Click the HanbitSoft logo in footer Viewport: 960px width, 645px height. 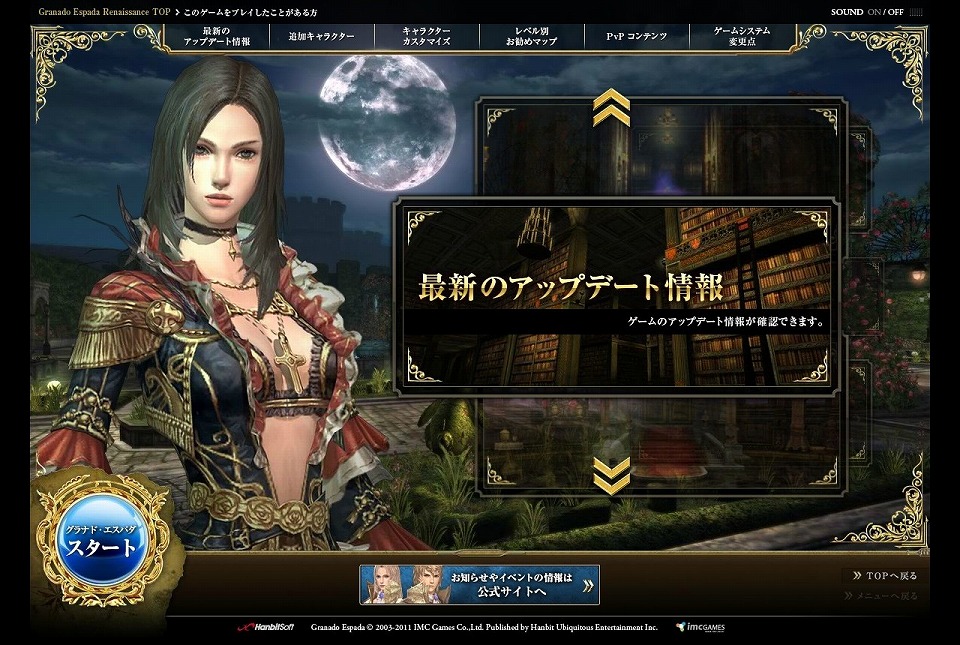[263, 627]
